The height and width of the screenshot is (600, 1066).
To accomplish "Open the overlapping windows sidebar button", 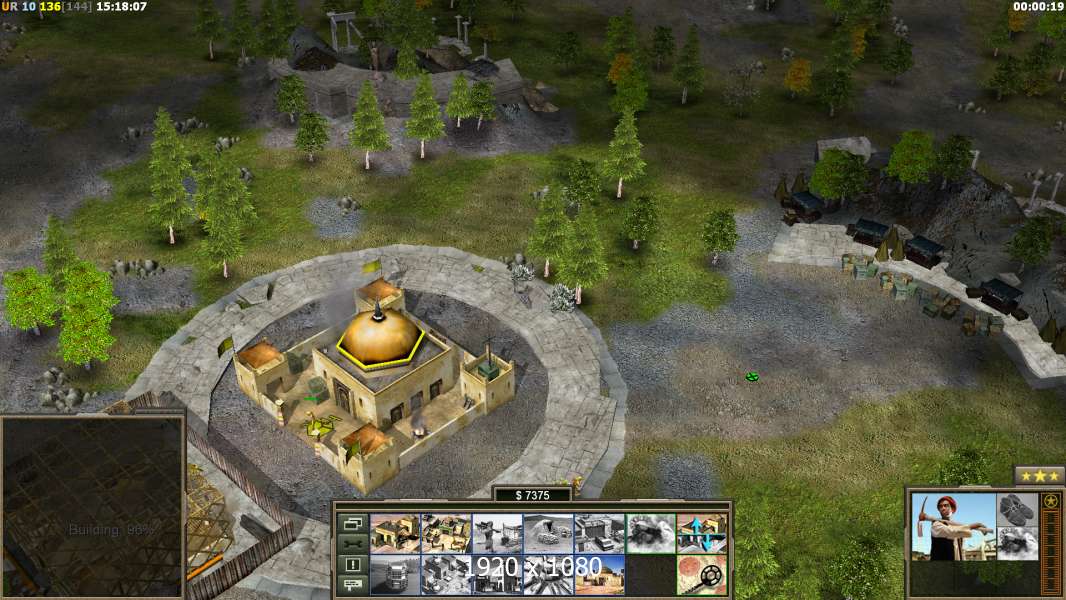I will point(353,523).
